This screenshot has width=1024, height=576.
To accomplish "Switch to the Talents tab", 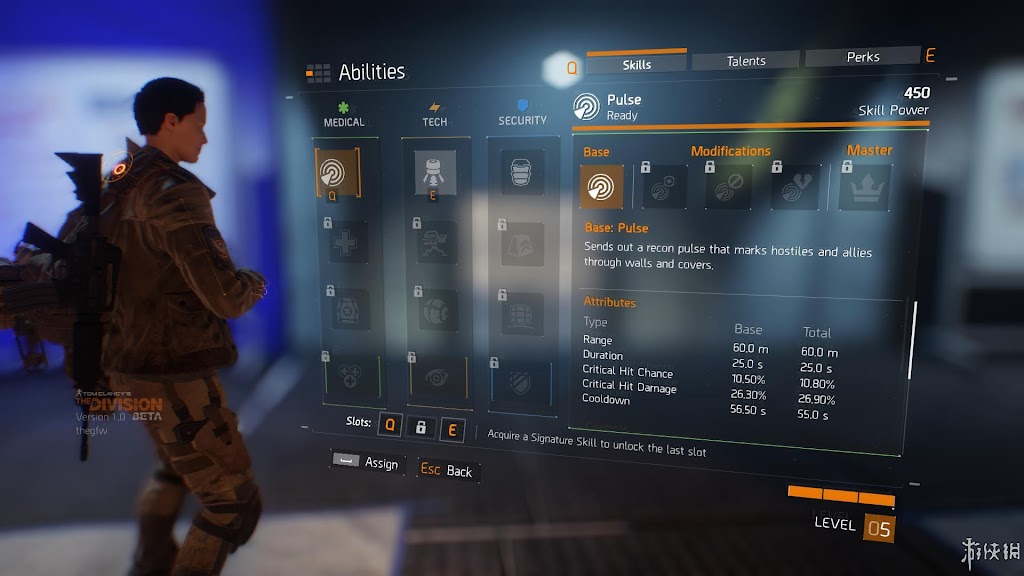I will point(746,61).
